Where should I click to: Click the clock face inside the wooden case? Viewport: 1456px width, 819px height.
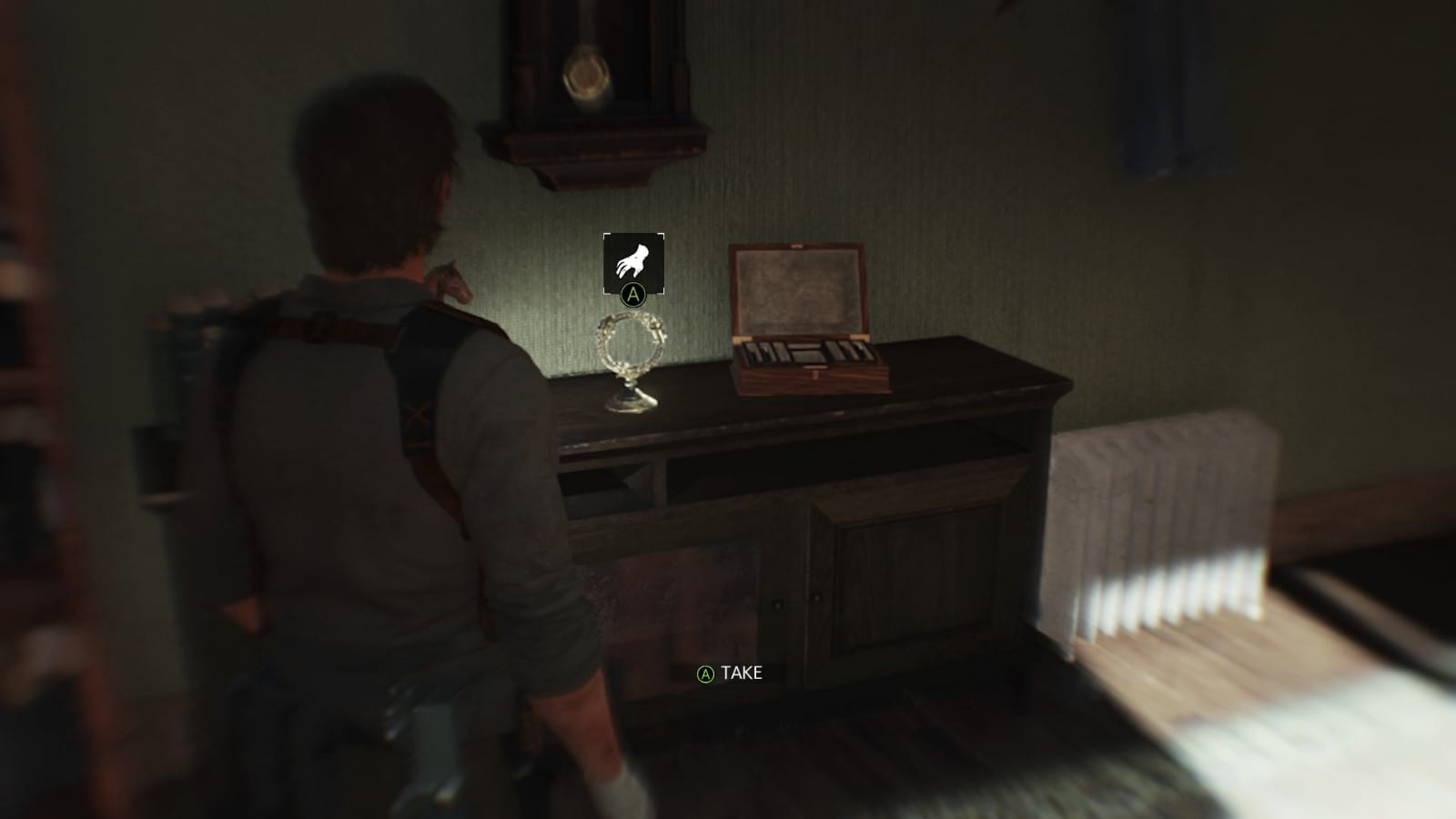[586, 75]
